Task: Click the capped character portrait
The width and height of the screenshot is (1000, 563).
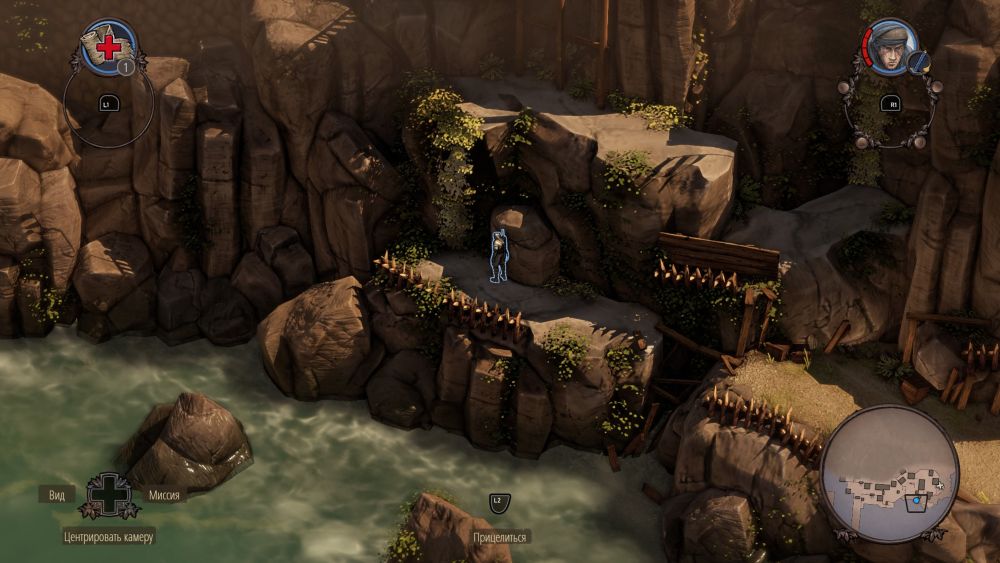Action: [889, 46]
